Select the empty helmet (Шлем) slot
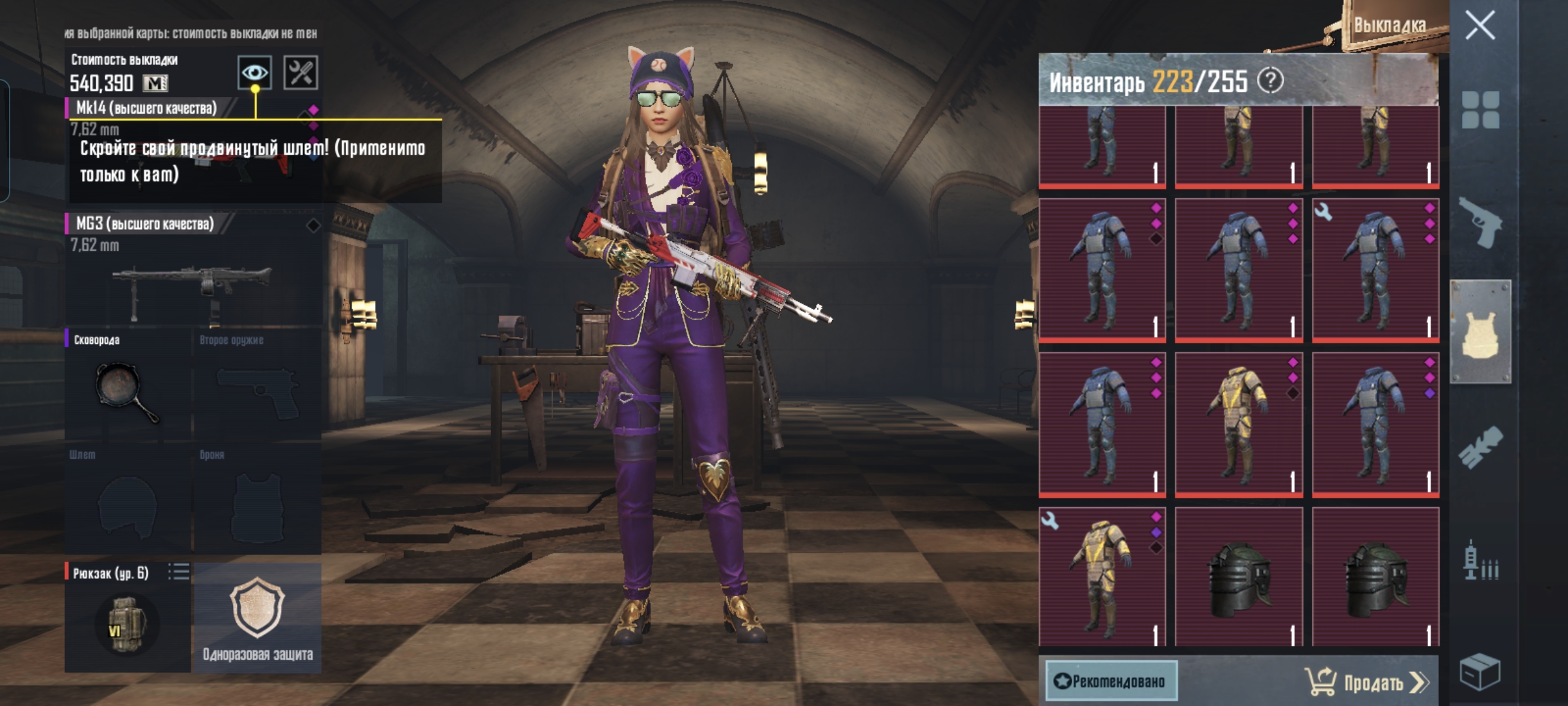 127,501
